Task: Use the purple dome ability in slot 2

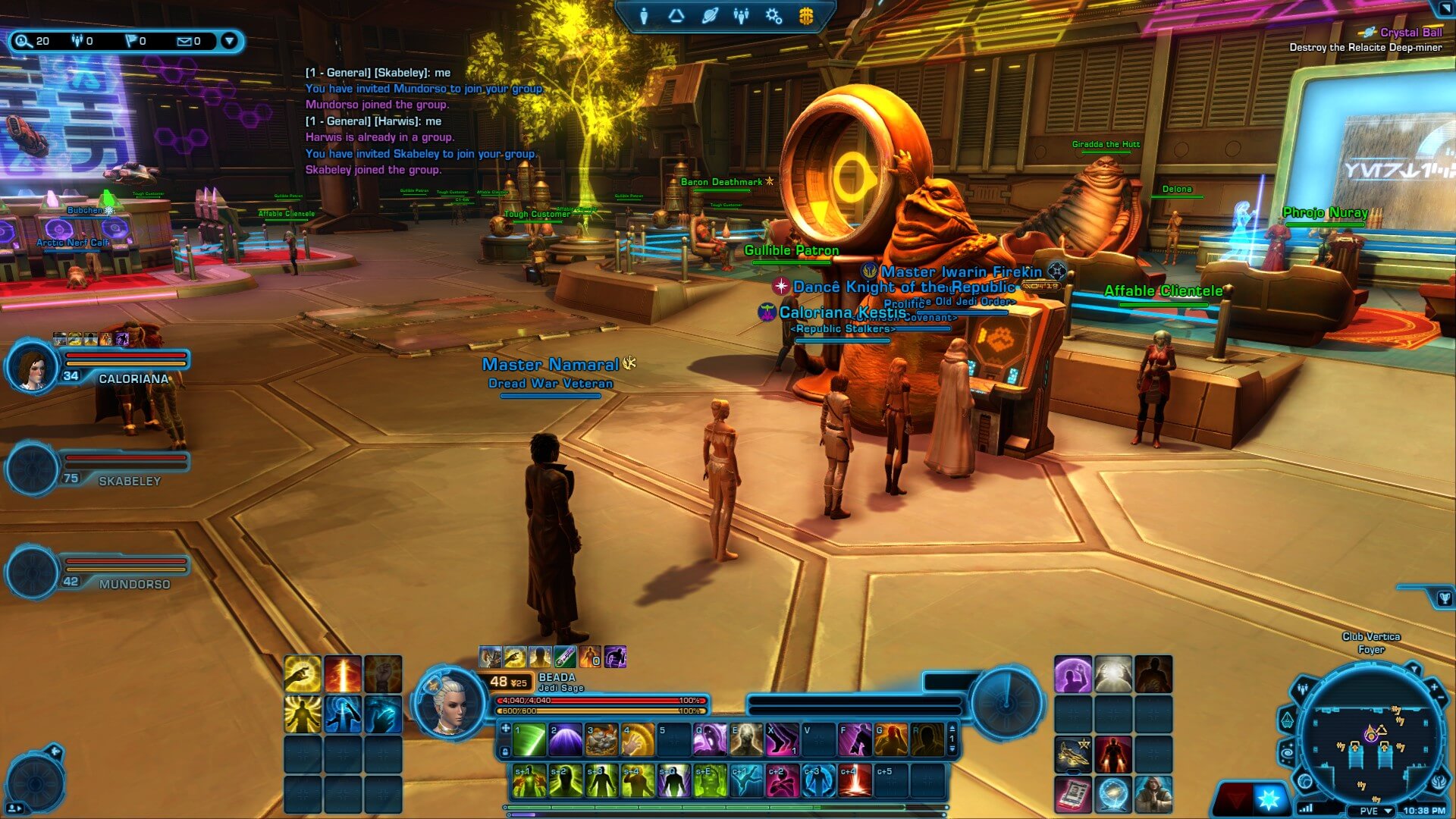Action: coord(565,740)
